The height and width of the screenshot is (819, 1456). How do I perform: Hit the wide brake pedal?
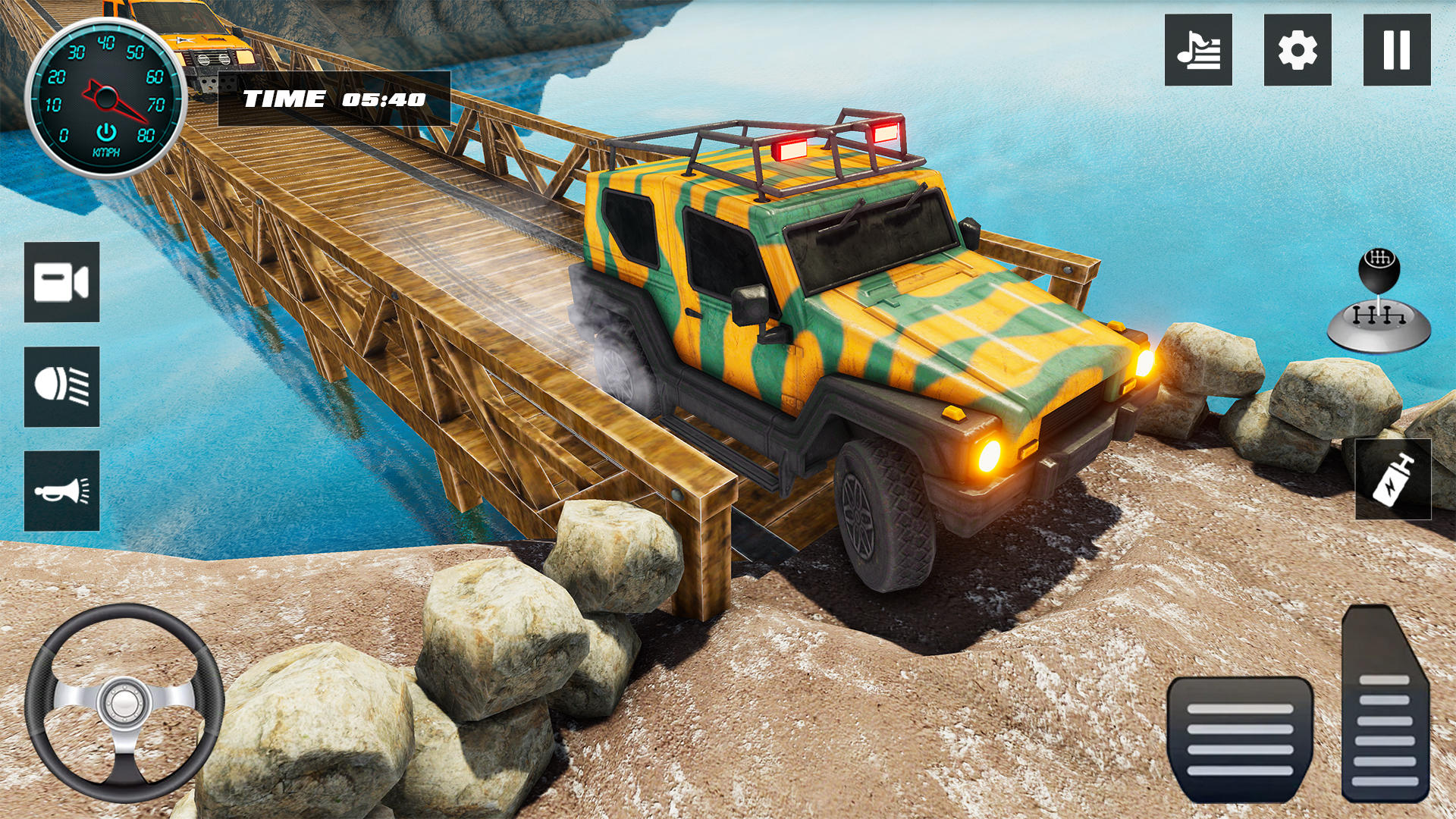1240,738
